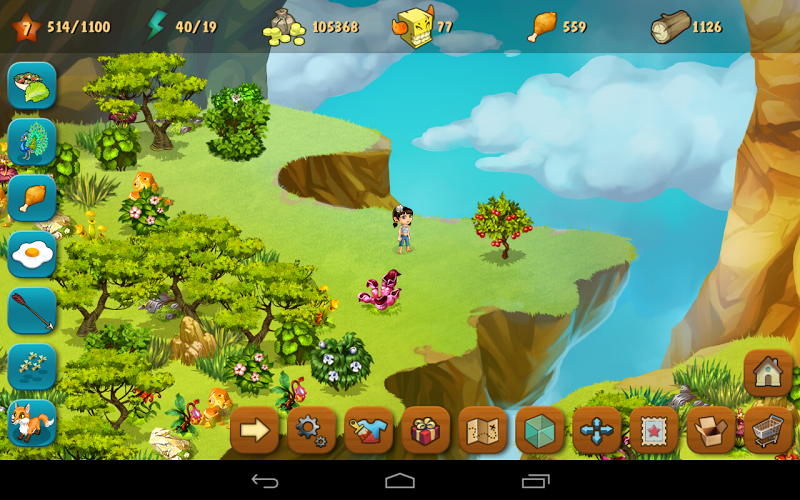
Task: Open the shopping cart store
Action: [768, 430]
